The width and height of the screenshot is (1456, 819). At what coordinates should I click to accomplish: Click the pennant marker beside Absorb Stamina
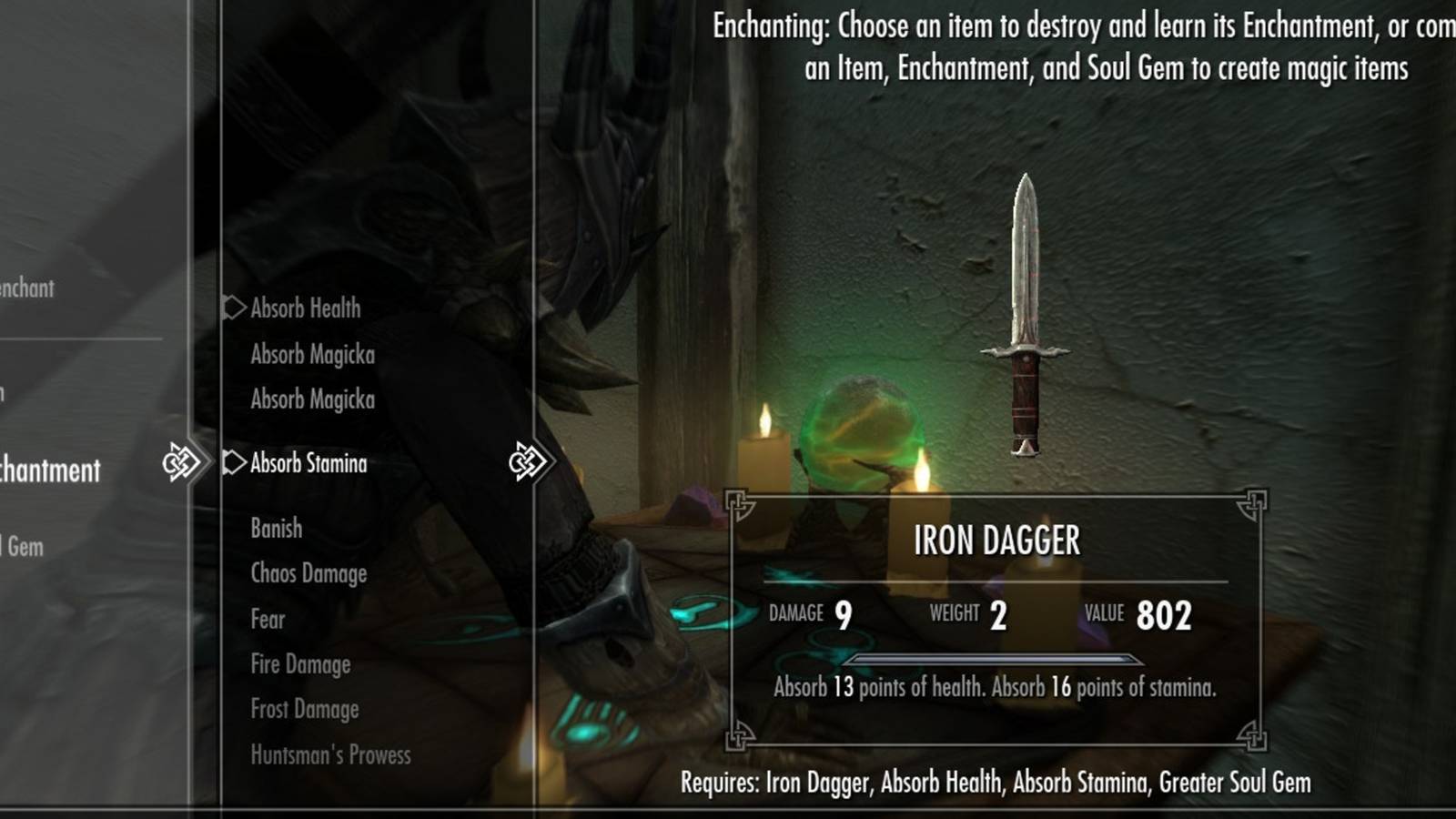(x=235, y=464)
